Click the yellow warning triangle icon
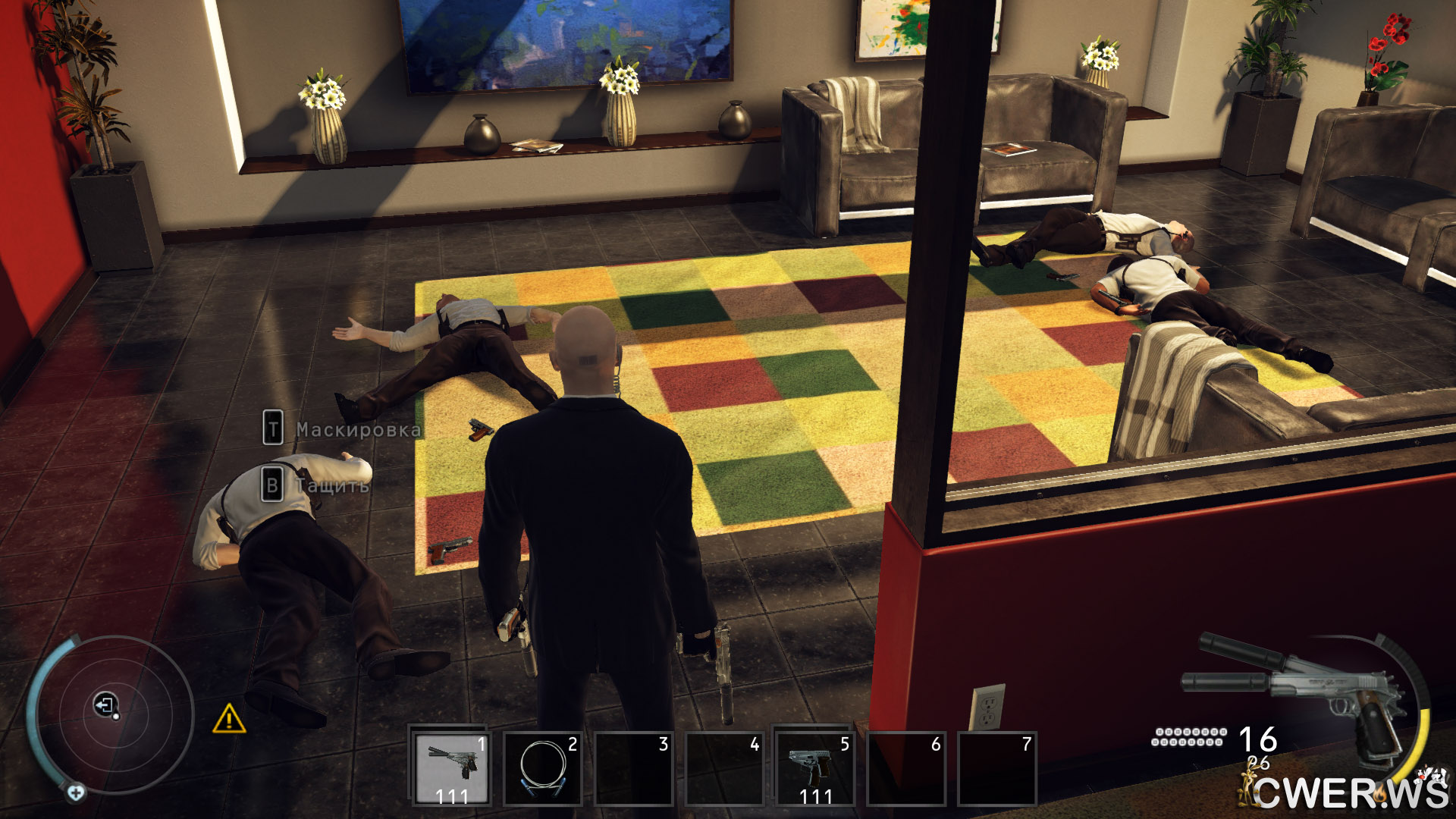This screenshot has width=1456, height=819. [x=228, y=718]
